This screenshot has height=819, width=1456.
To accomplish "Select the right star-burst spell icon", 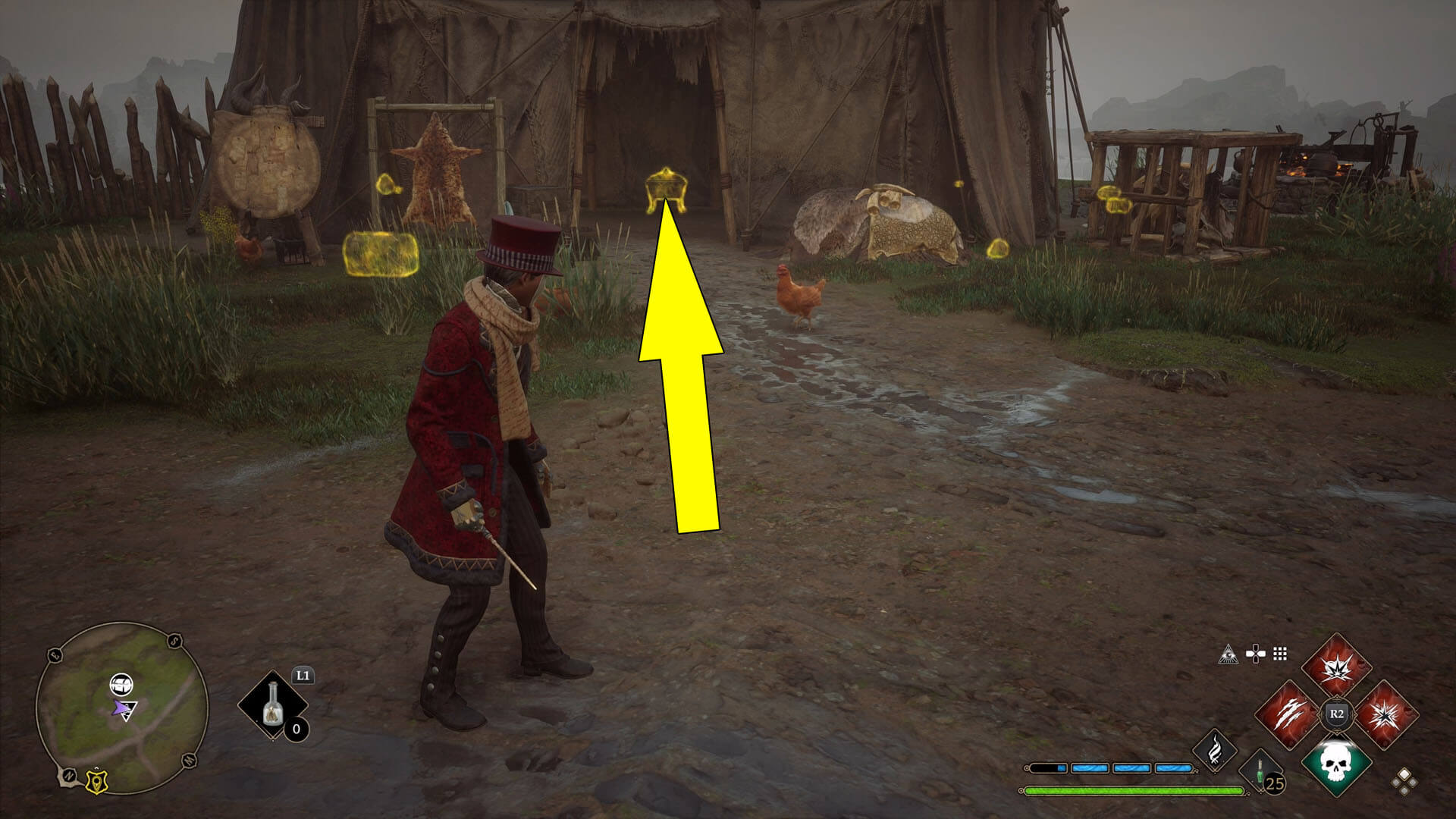I will 1385,713.
